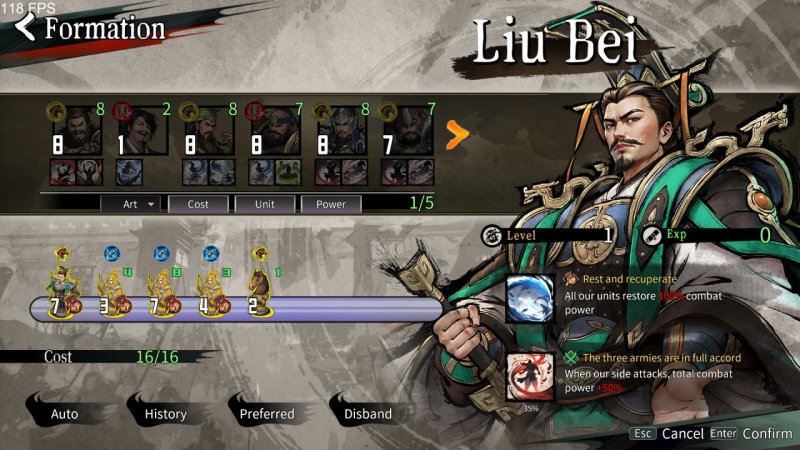
Task: Open the Art sort dropdown
Action: 130,204
